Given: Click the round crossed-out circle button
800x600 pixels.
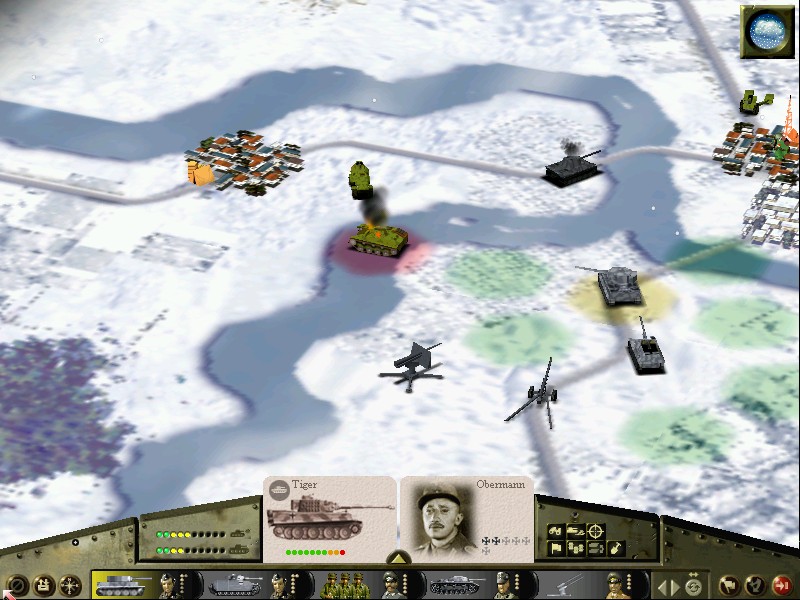Looking at the screenshot, I should click(17, 585).
